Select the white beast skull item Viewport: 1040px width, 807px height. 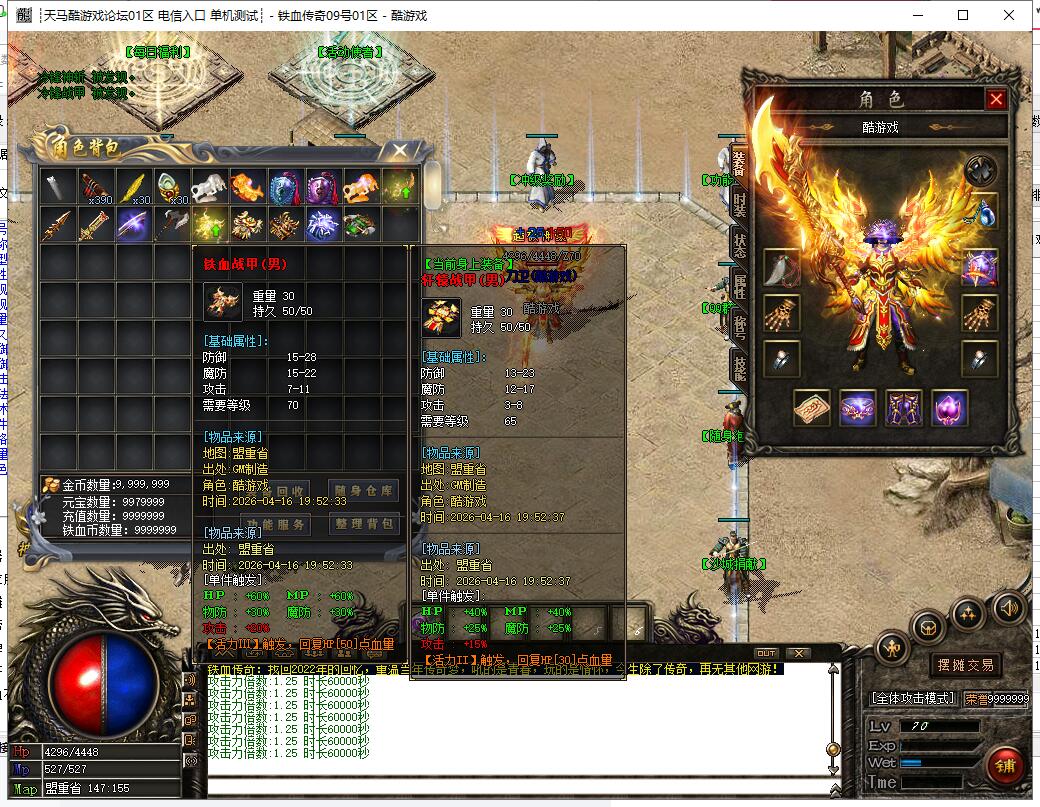click(x=209, y=187)
